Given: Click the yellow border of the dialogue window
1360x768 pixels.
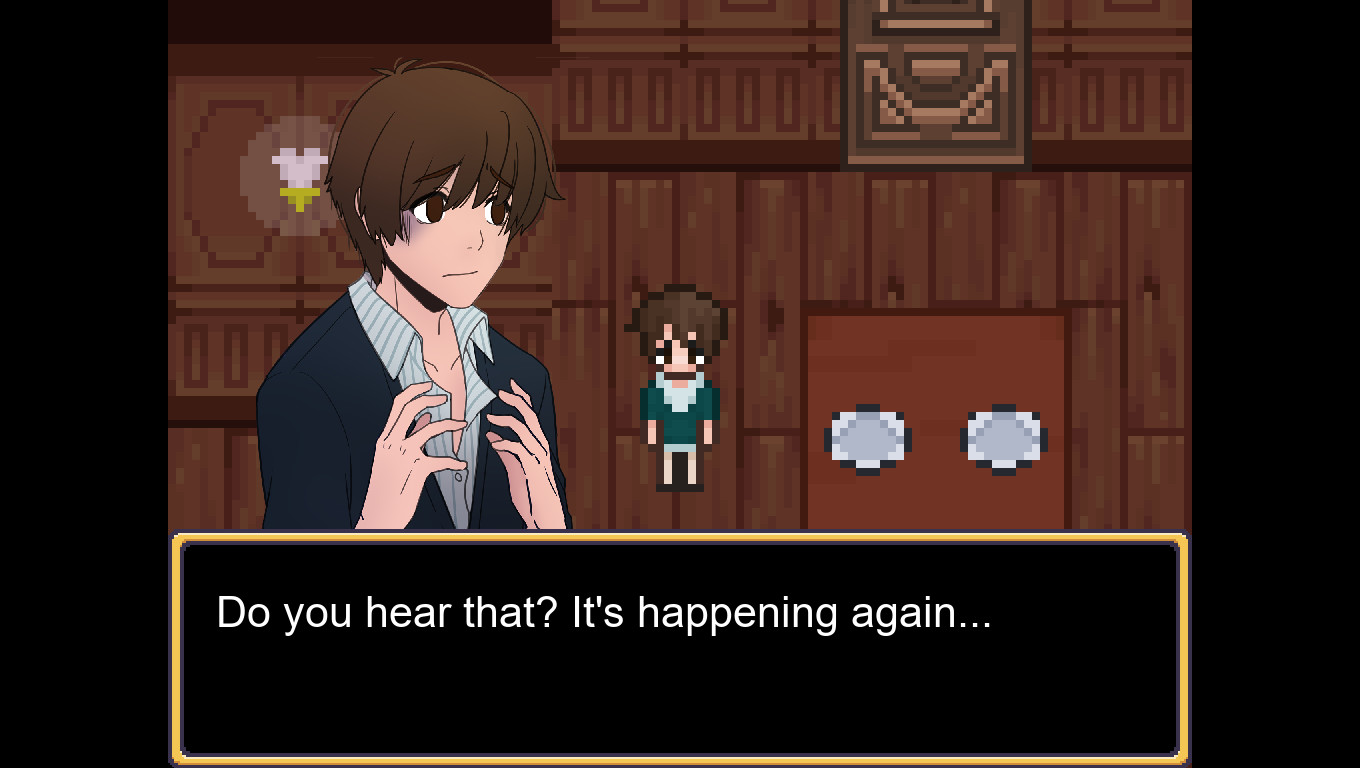Looking at the screenshot, I should (680, 540).
